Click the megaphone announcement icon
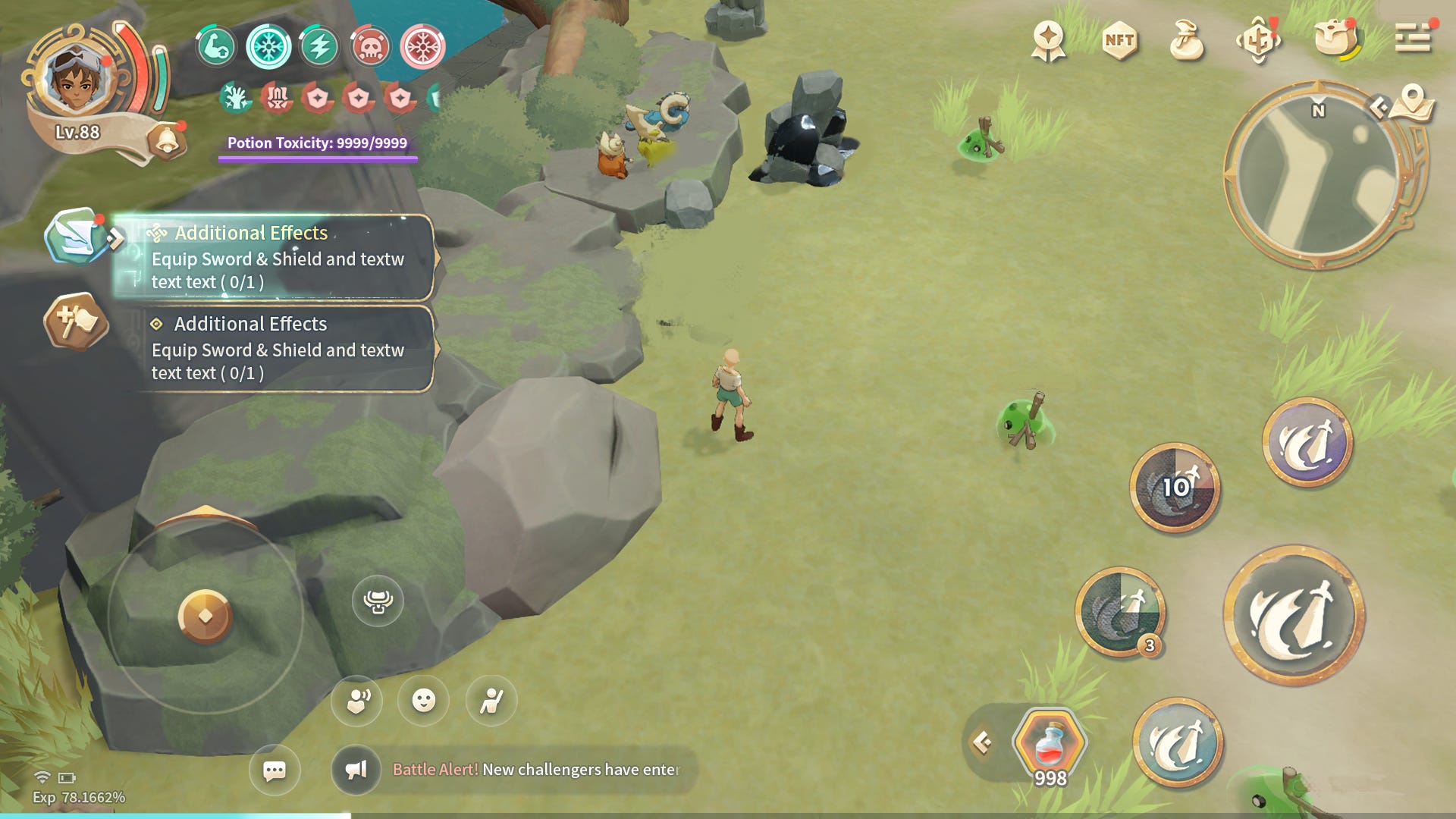The width and height of the screenshot is (1456, 819). (x=356, y=770)
